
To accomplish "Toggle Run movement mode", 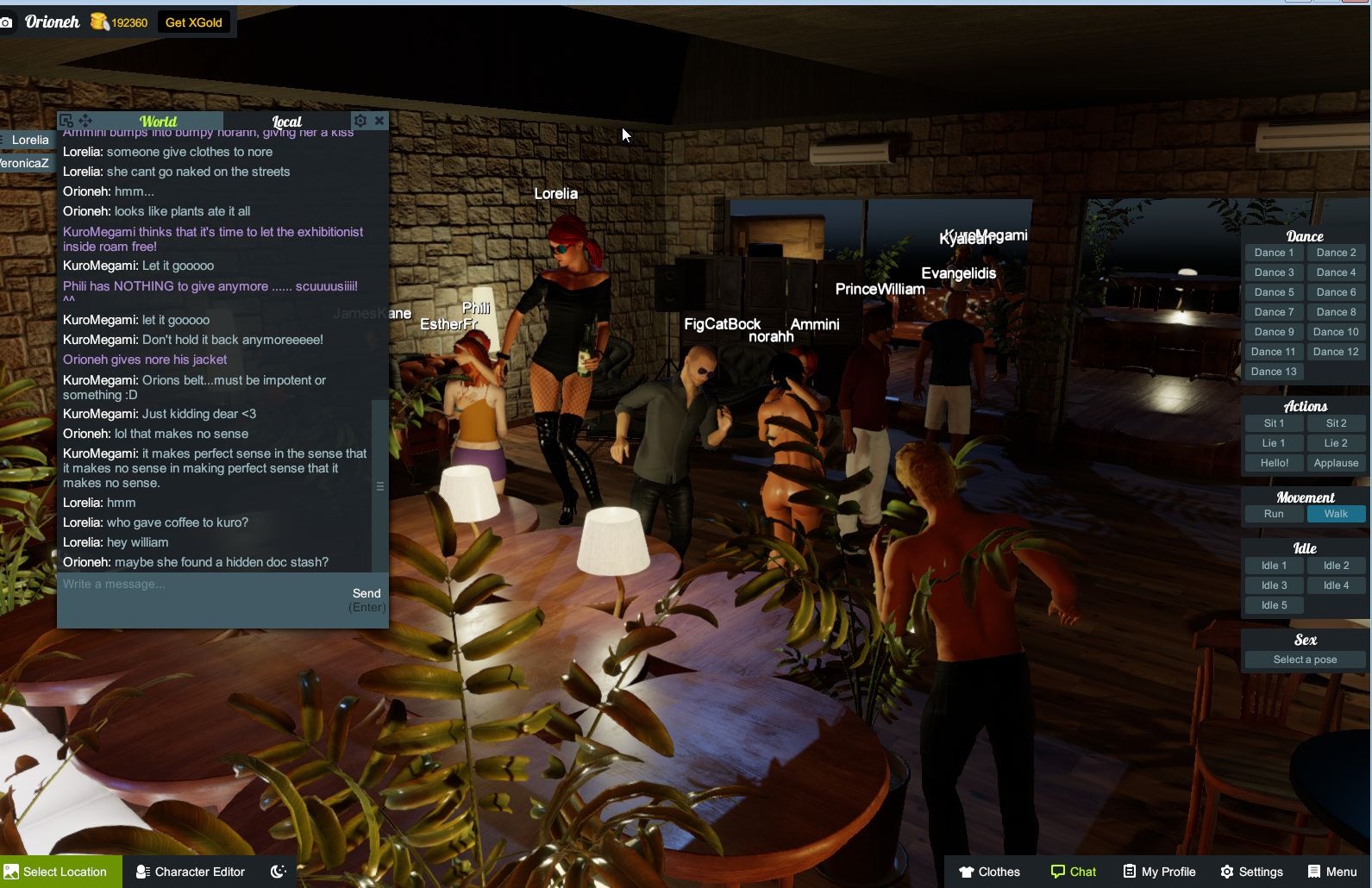I will pyautogui.click(x=1274, y=513).
